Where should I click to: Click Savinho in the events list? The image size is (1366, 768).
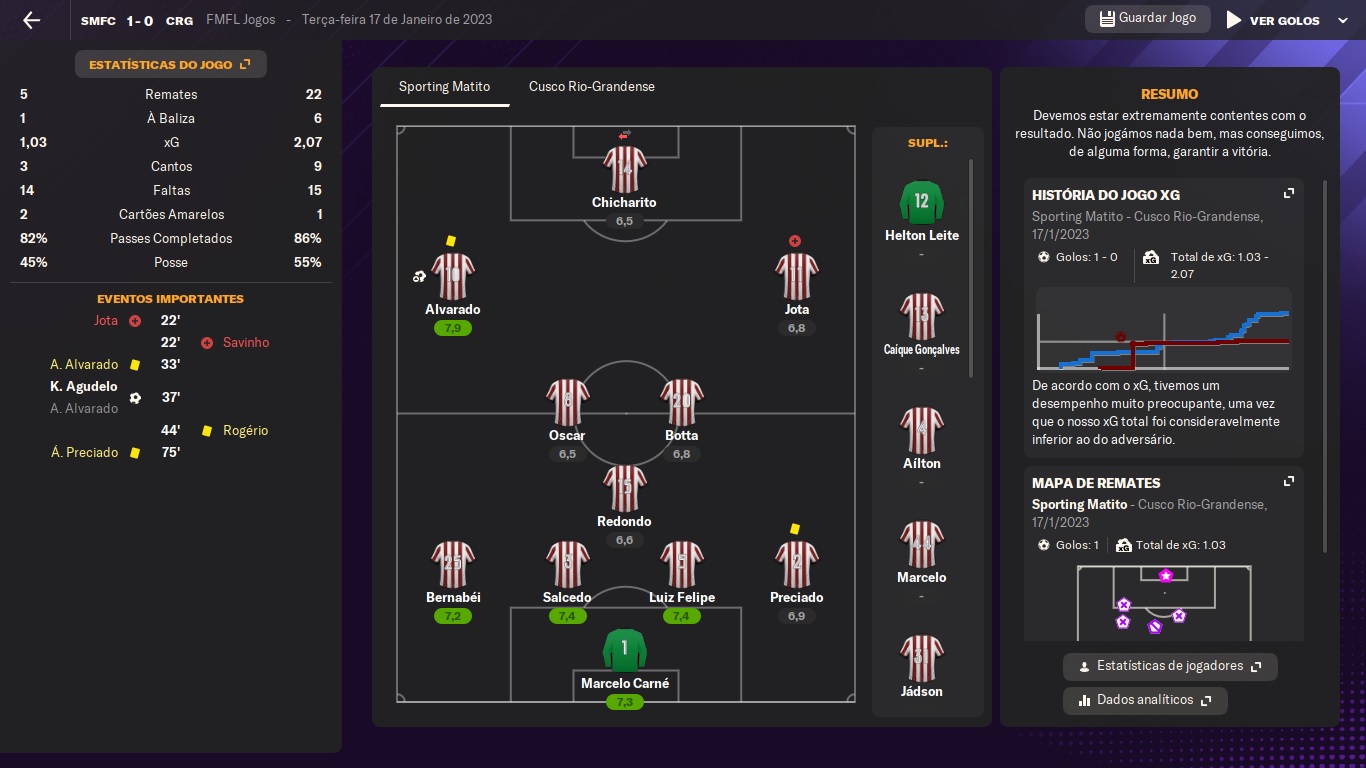pyautogui.click(x=246, y=343)
